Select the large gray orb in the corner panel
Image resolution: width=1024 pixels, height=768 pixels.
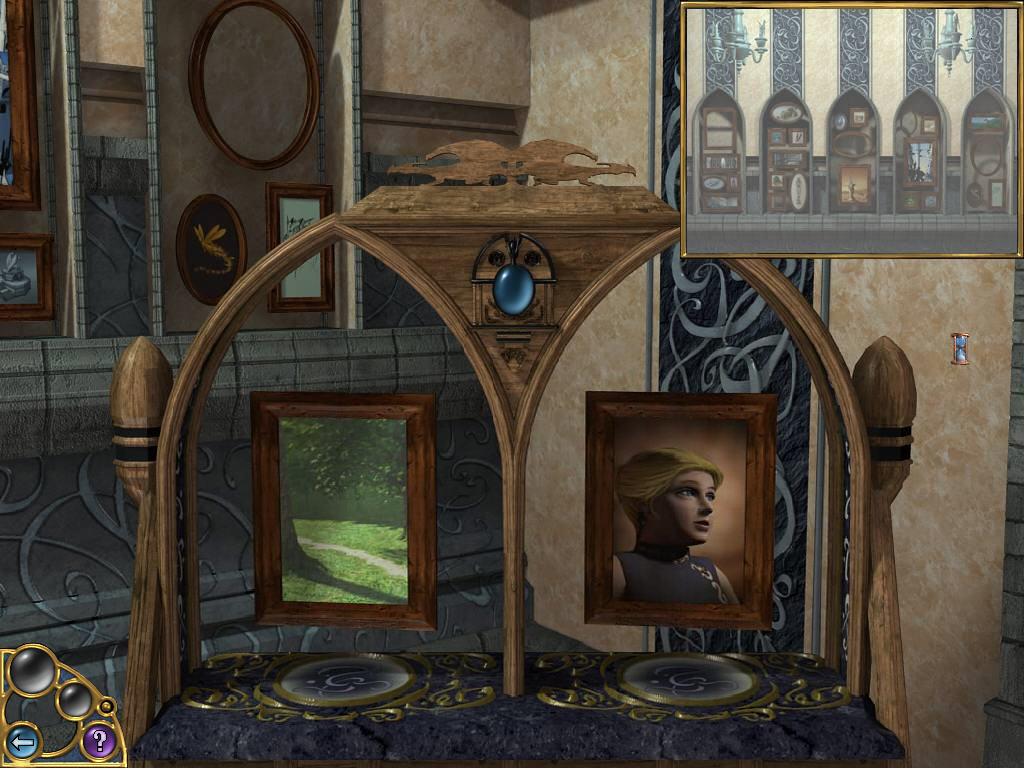click(x=32, y=671)
